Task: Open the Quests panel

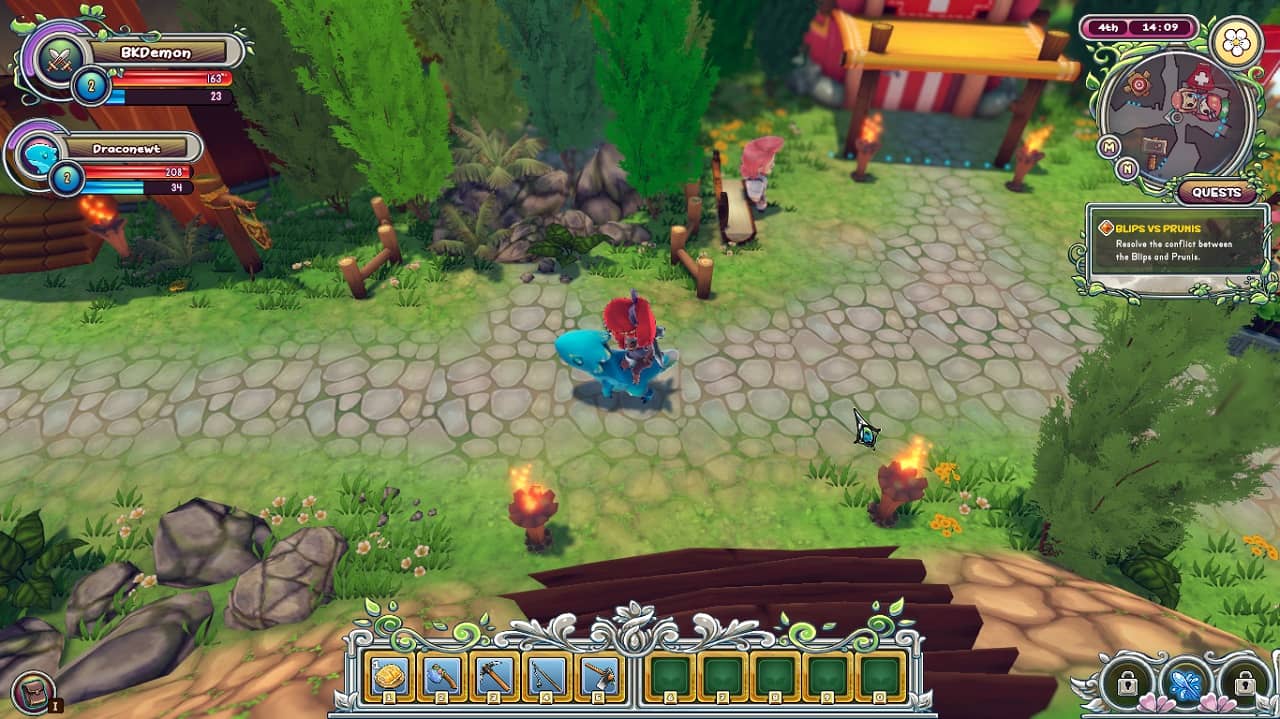Action: coord(1216,192)
